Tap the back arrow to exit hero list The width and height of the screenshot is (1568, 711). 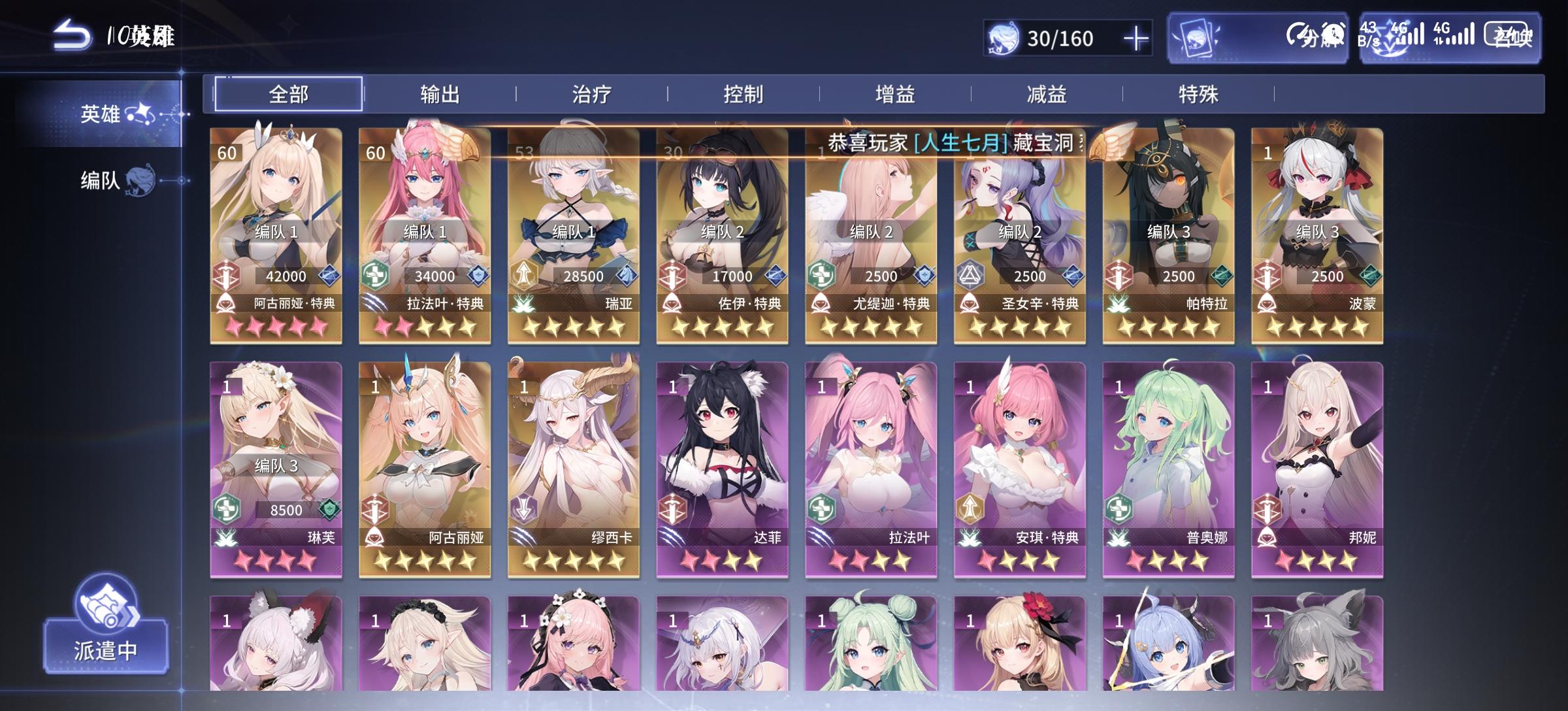pyautogui.click(x=72, y=36)
